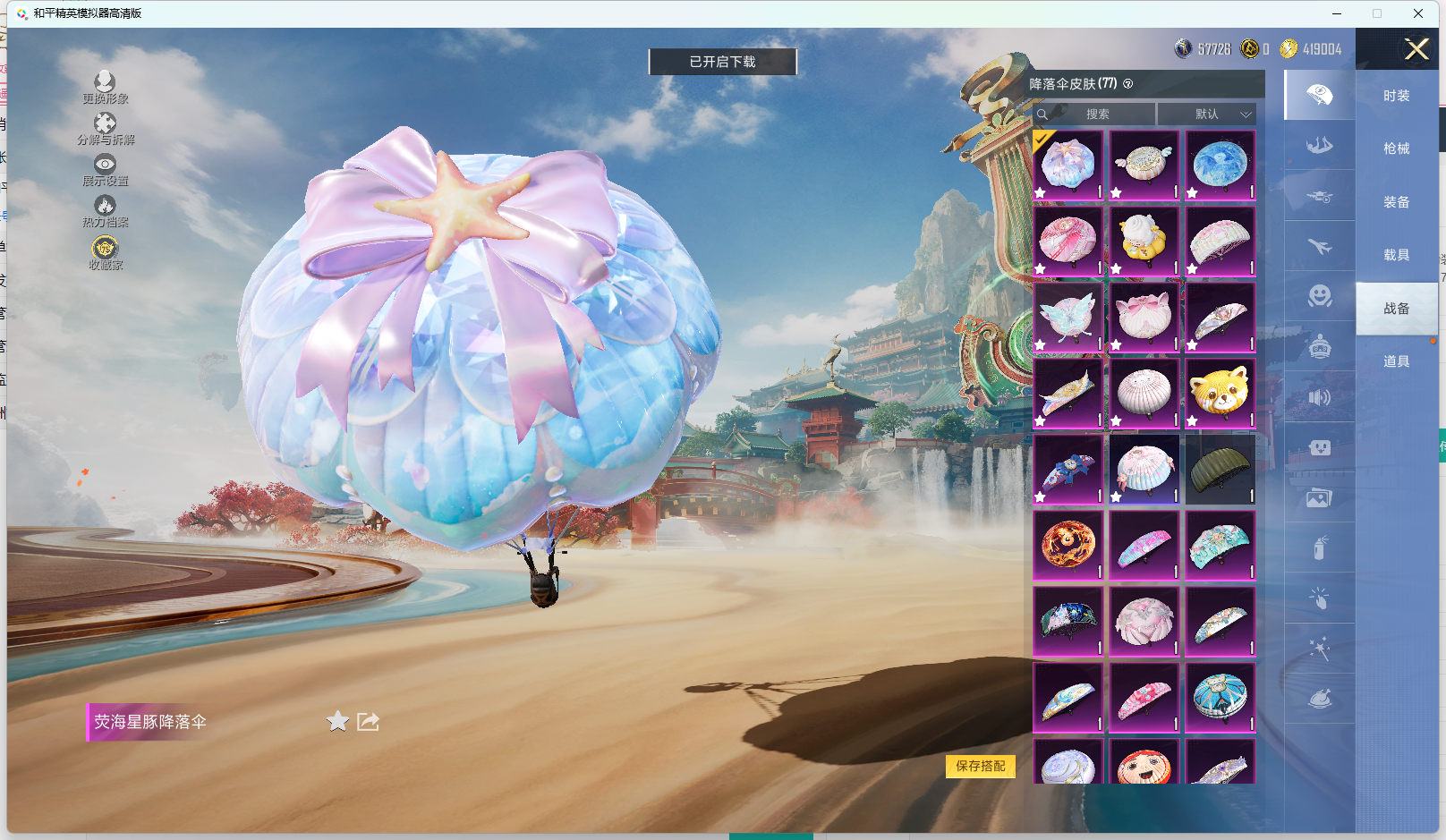Open 更换形象 change appearance

pos(105,88)
